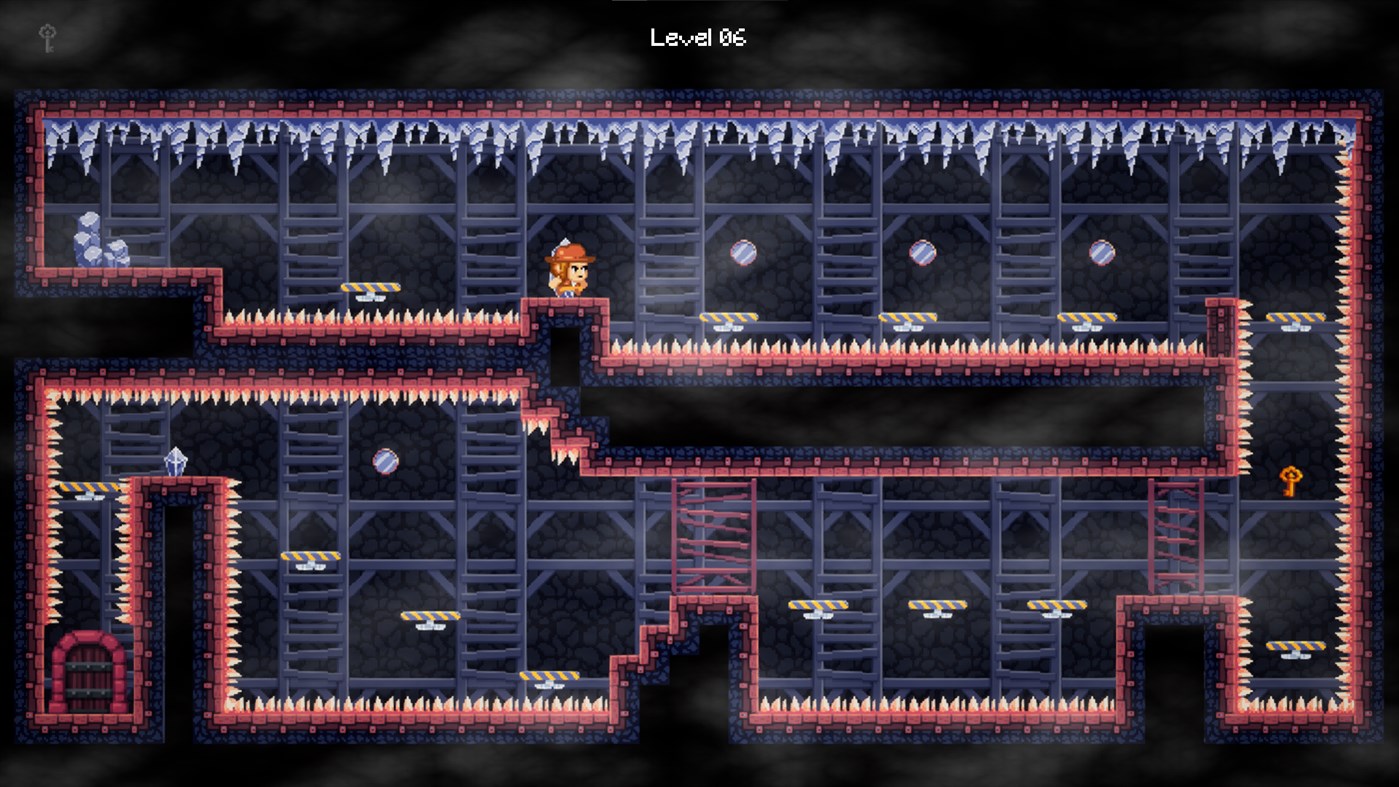Click the Level 06 title text
The image size is (1399, 787).
point(698,38)
